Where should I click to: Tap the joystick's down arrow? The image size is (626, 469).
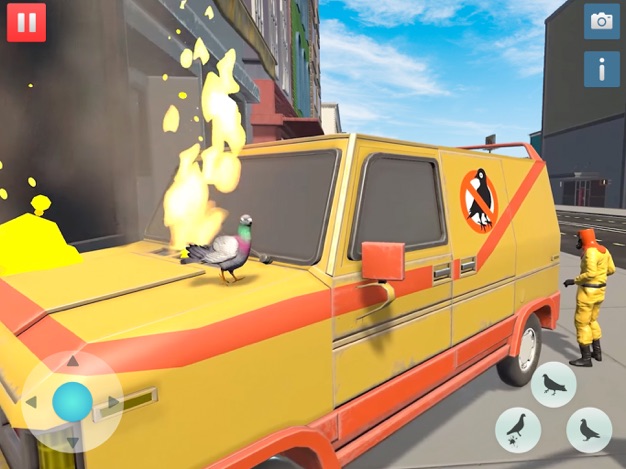point(72,441)
